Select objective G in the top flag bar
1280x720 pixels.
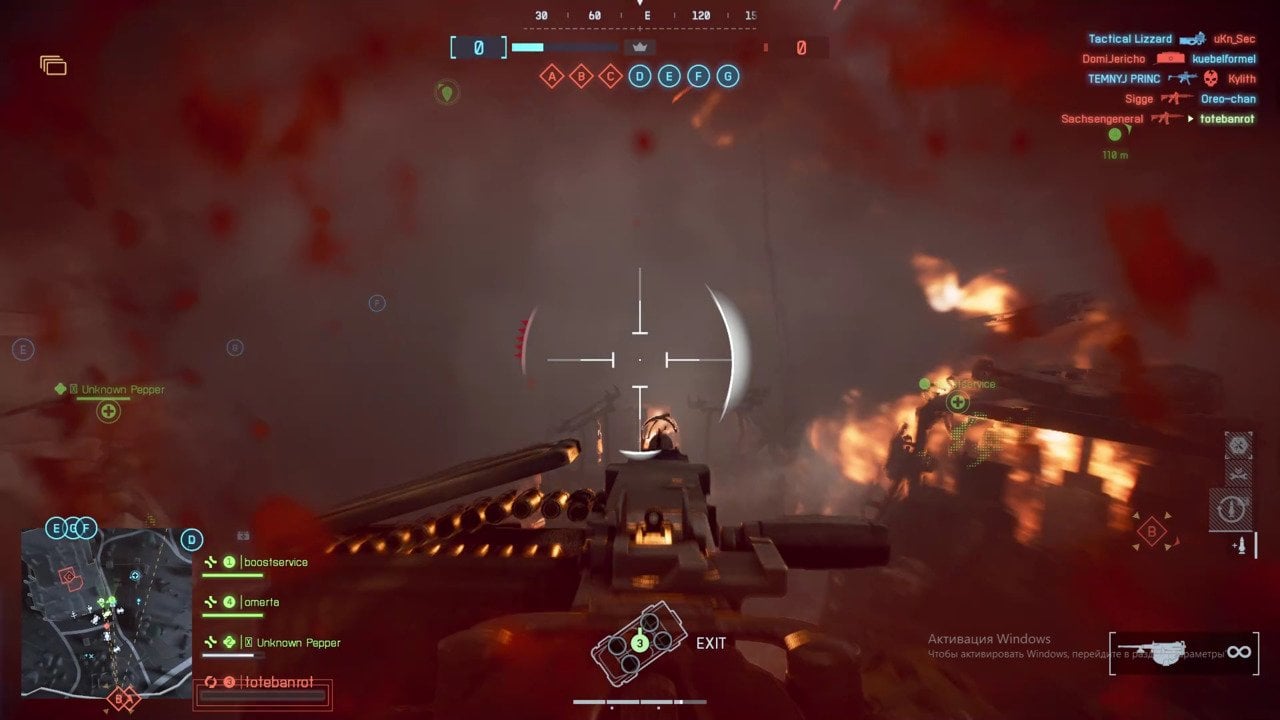pos(728,76)
